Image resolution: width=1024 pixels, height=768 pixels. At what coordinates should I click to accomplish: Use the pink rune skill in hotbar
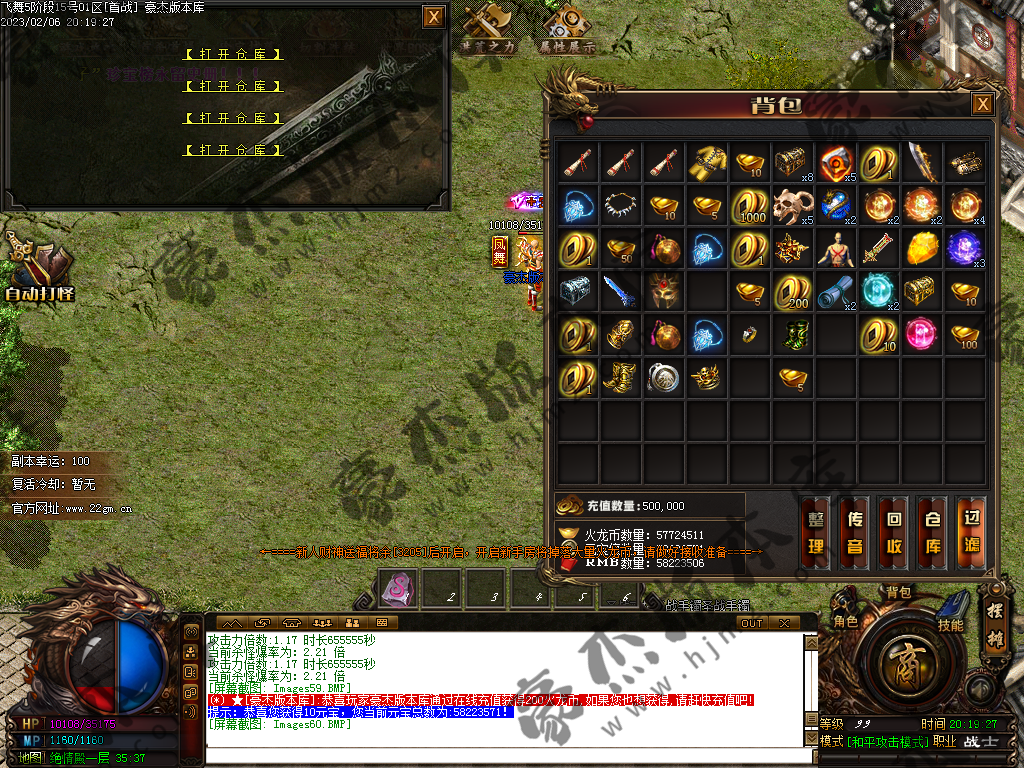pos(397,588)
